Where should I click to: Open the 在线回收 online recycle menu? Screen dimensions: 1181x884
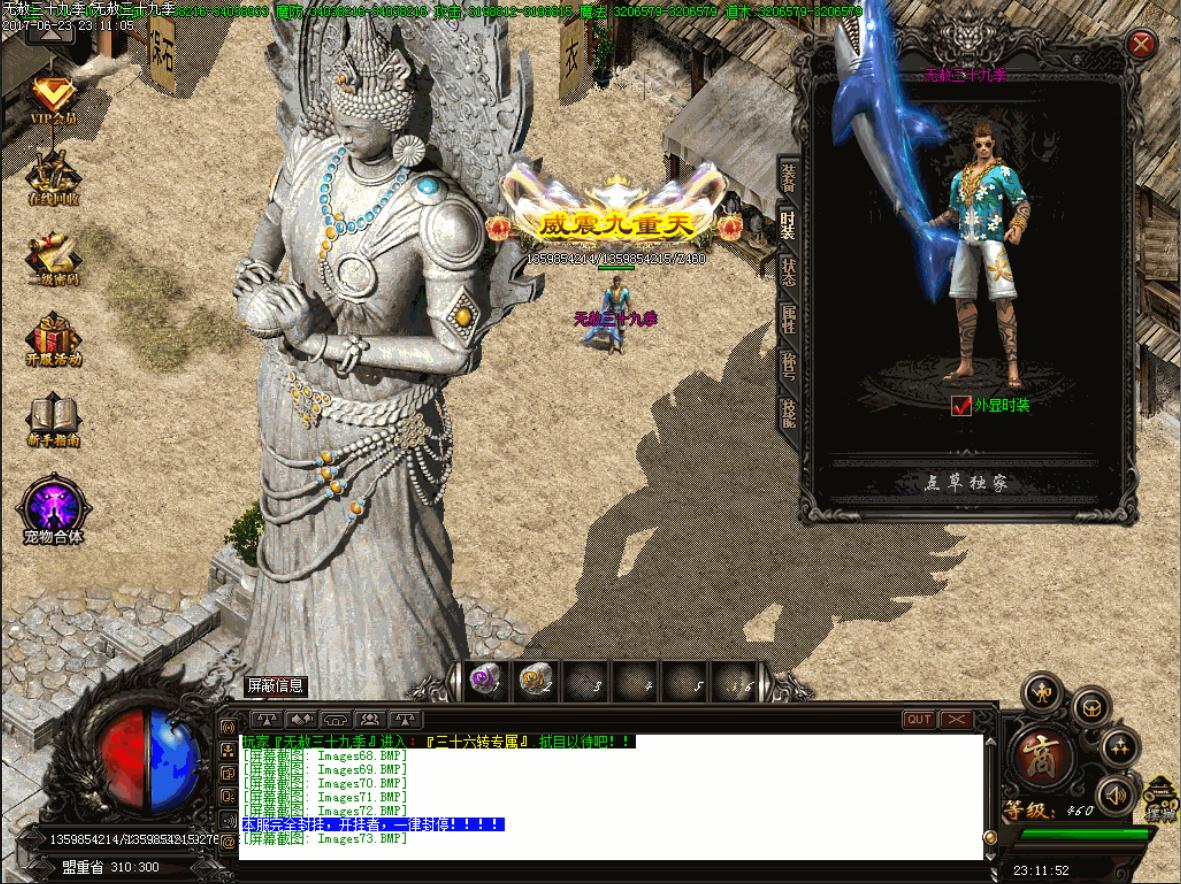53,180
